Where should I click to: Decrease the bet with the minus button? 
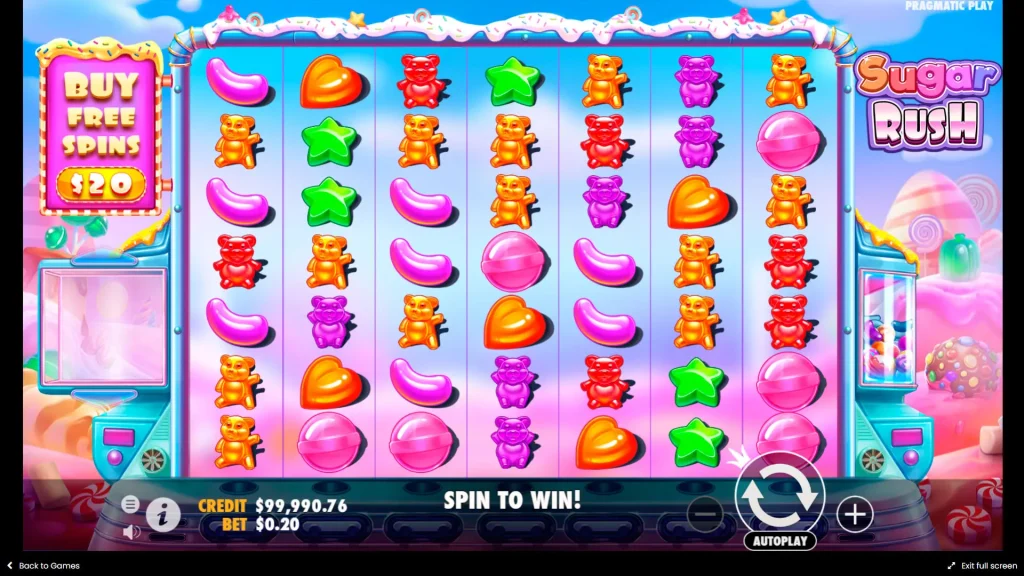705,514
